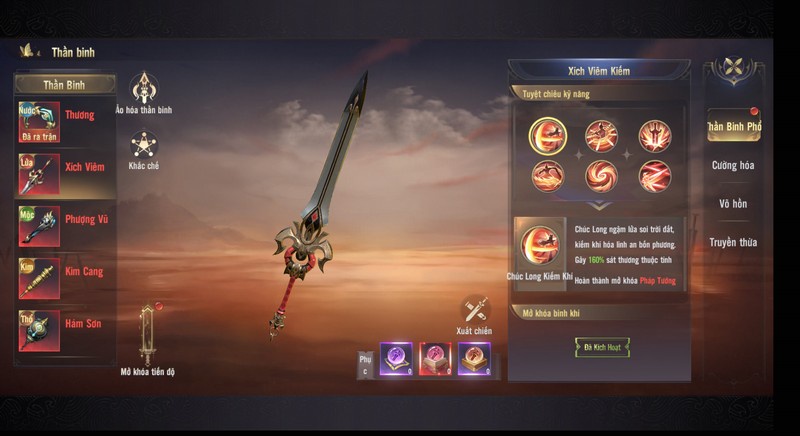Open Ảo hóa thần binh
The height and width of the screenshot is (436, 800).
pos(143,93)
